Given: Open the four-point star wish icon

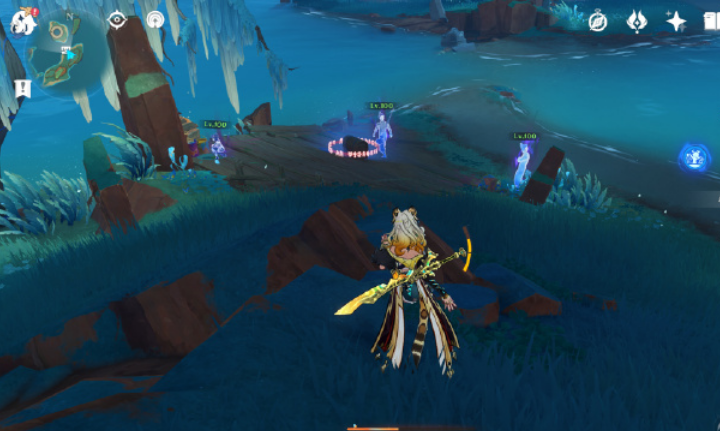Looking at the screenshot, I should coord(676,21).
